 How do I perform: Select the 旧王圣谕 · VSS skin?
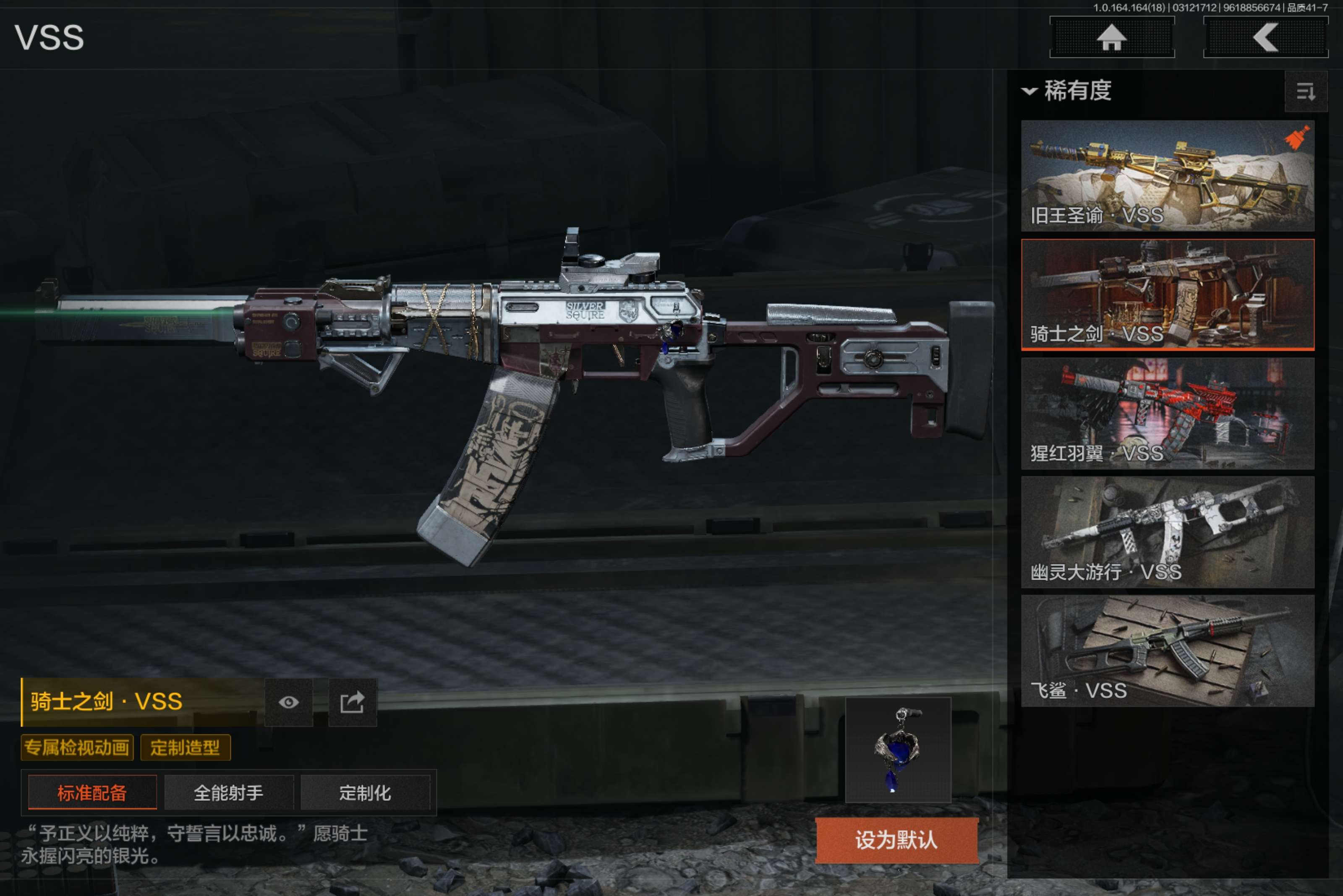[1167, 175]
